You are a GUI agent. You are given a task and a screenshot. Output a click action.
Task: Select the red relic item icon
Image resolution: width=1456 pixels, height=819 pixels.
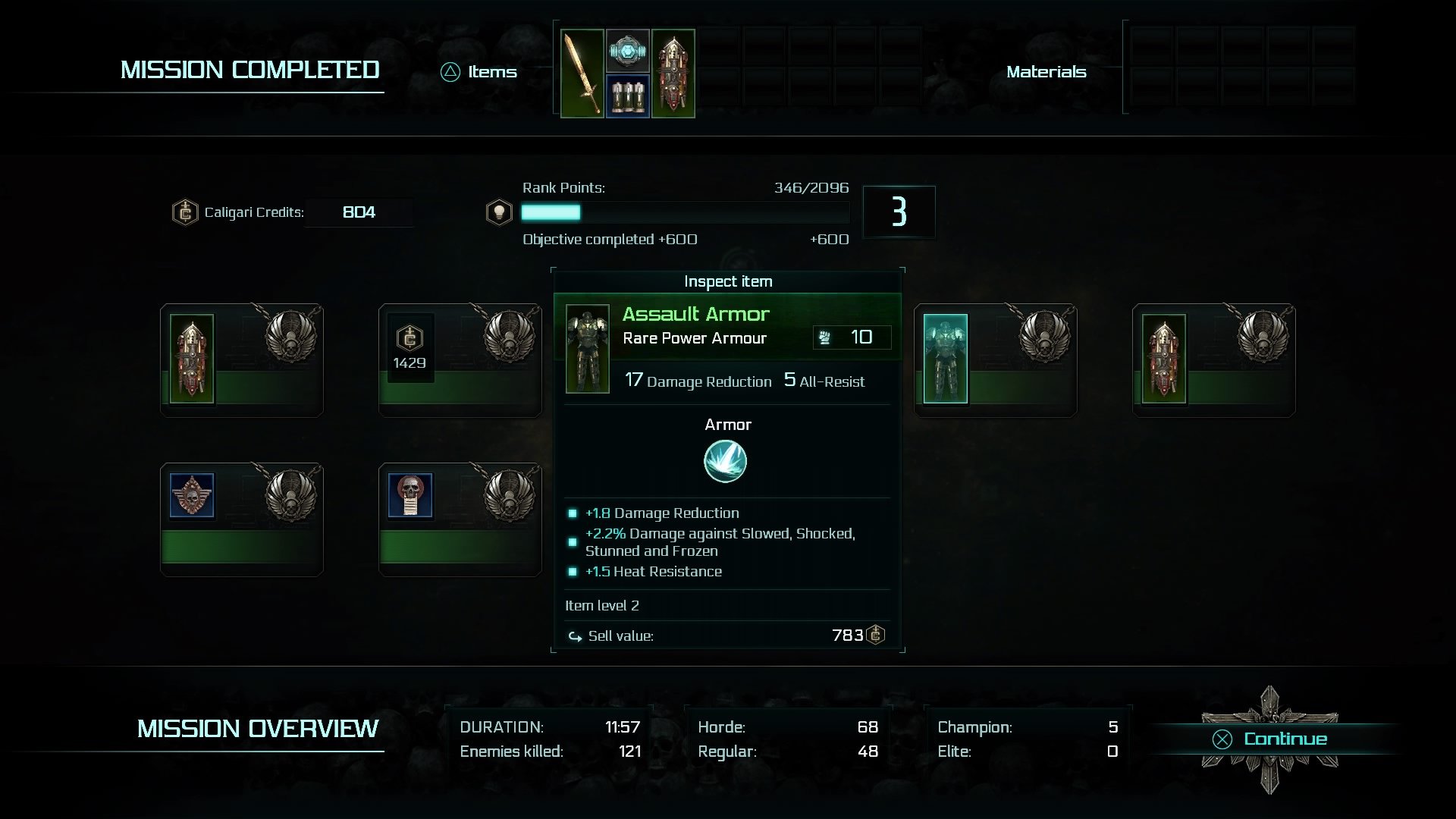(673, 72)
